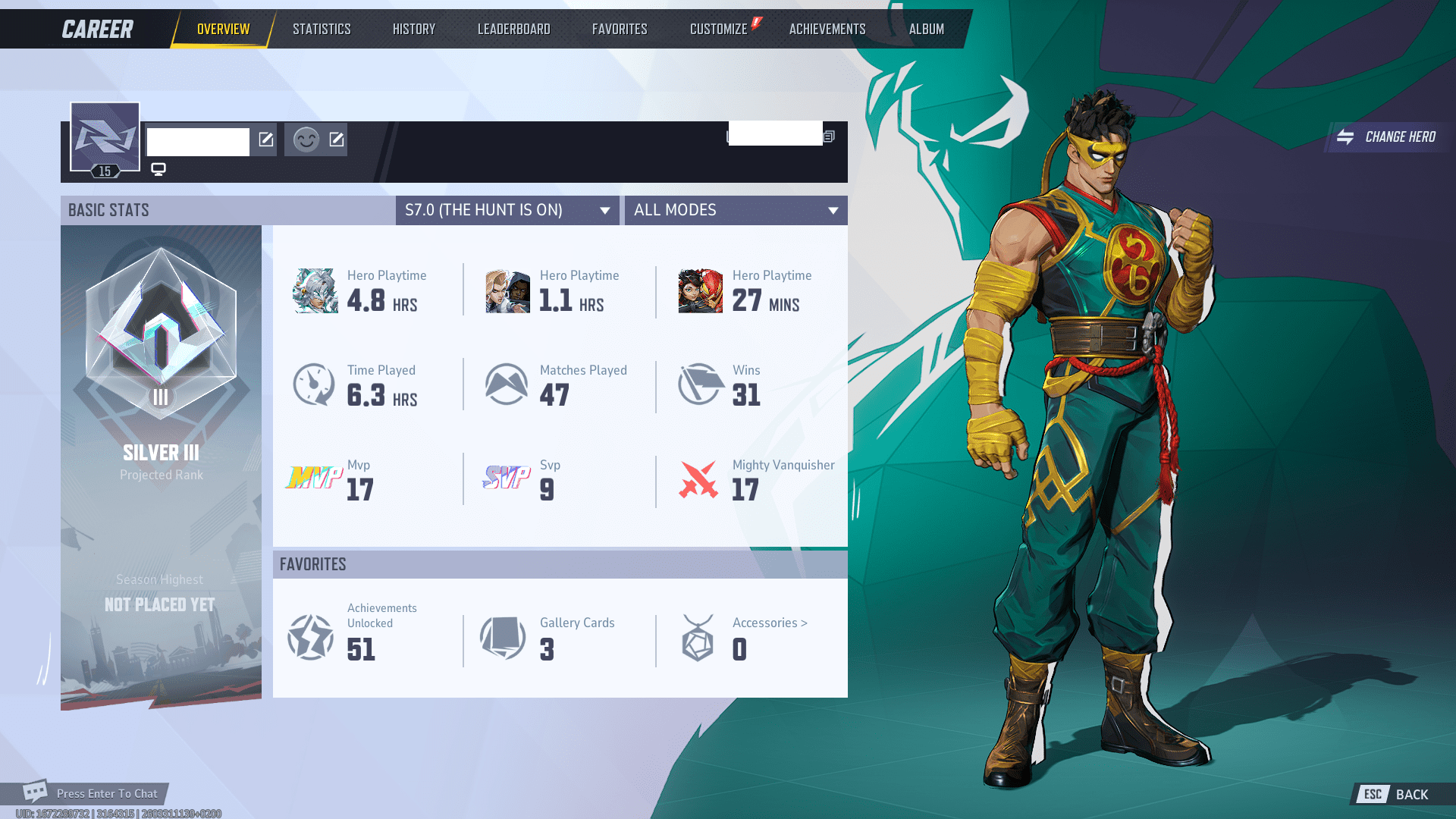Open the All Modes dropdown

pyautogui.click(x=735, y=210)
